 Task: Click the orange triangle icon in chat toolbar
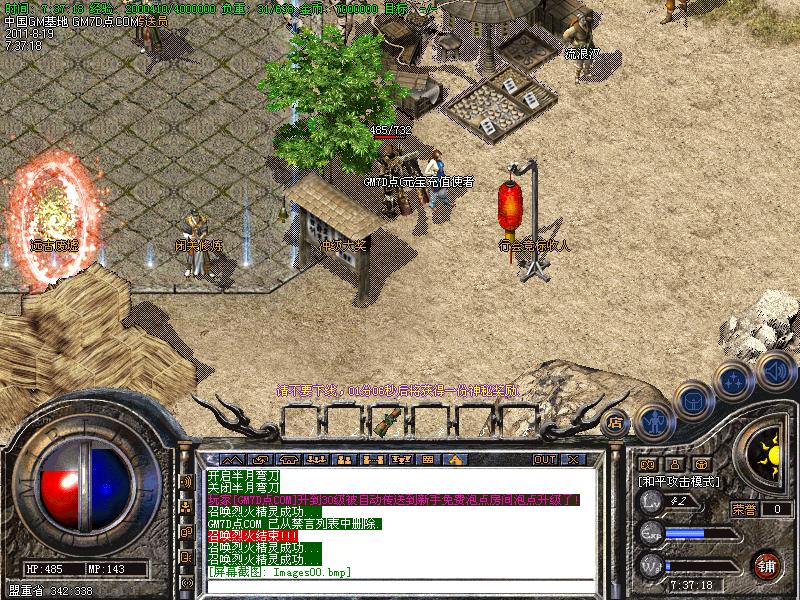coord(453,459)
